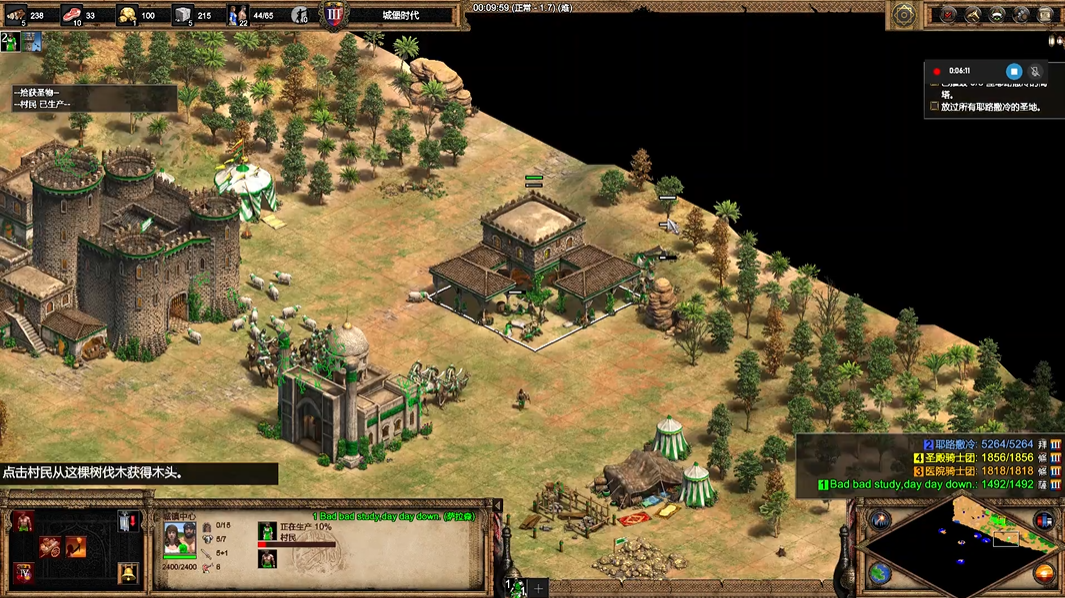This screenshot has width=1065, height=598.
Task: Switch minimap to the globe terrain mode
Action: pyautogui.click(x=880, y=573)
